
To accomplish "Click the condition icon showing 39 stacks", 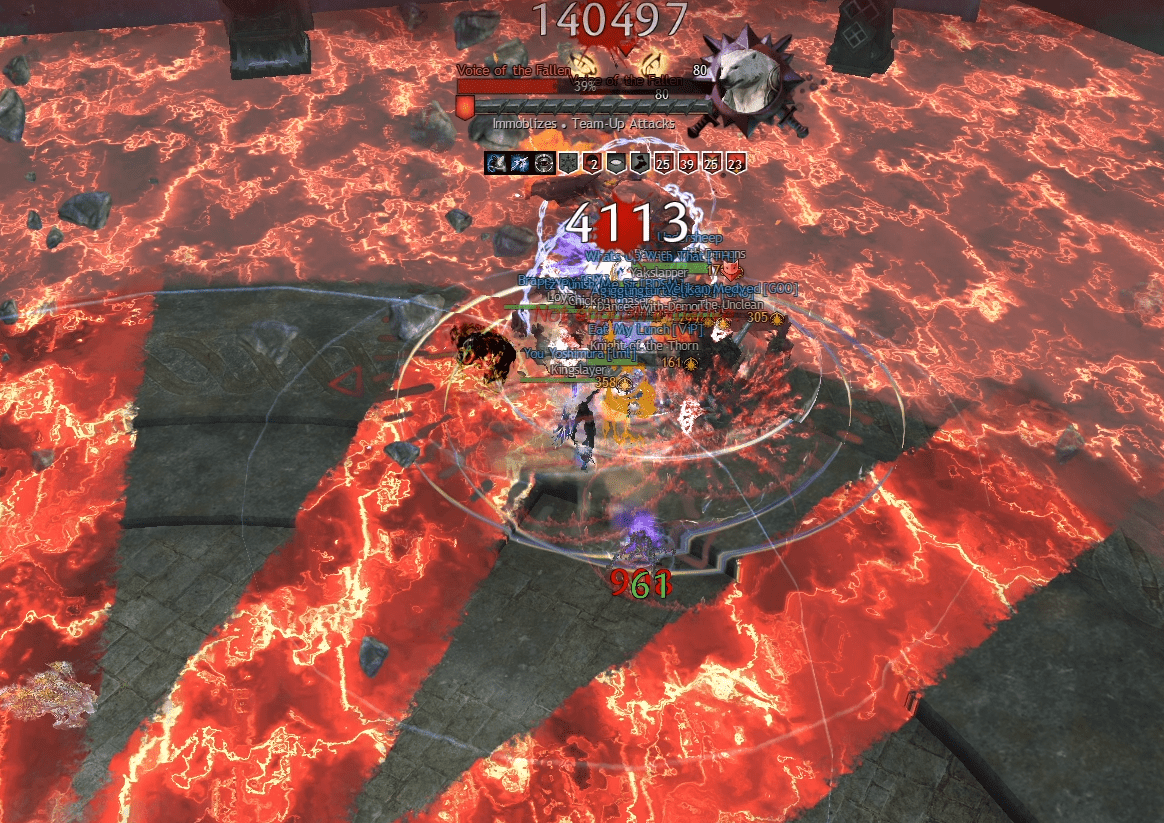I will coord(688,163).
